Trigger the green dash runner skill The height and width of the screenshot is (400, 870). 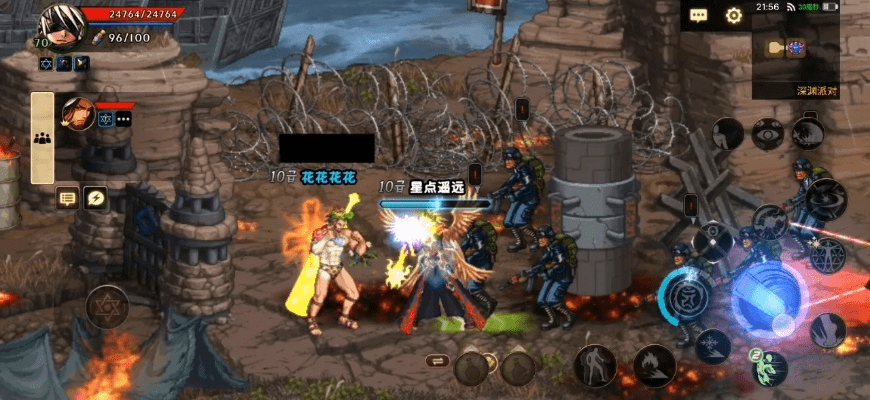pos(769,367)
